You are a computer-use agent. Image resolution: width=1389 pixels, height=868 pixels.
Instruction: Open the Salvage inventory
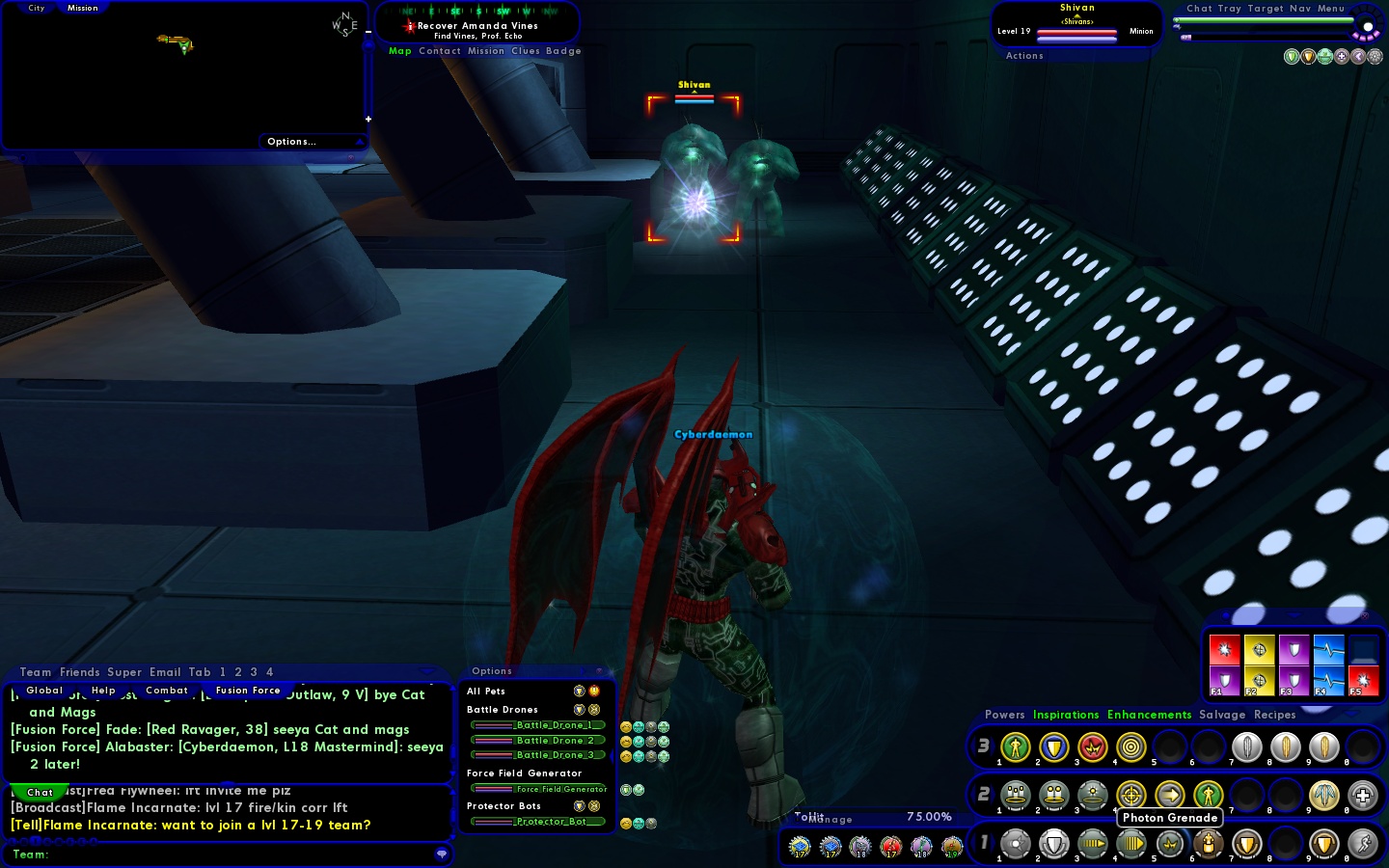click(x=1222, y=715)
